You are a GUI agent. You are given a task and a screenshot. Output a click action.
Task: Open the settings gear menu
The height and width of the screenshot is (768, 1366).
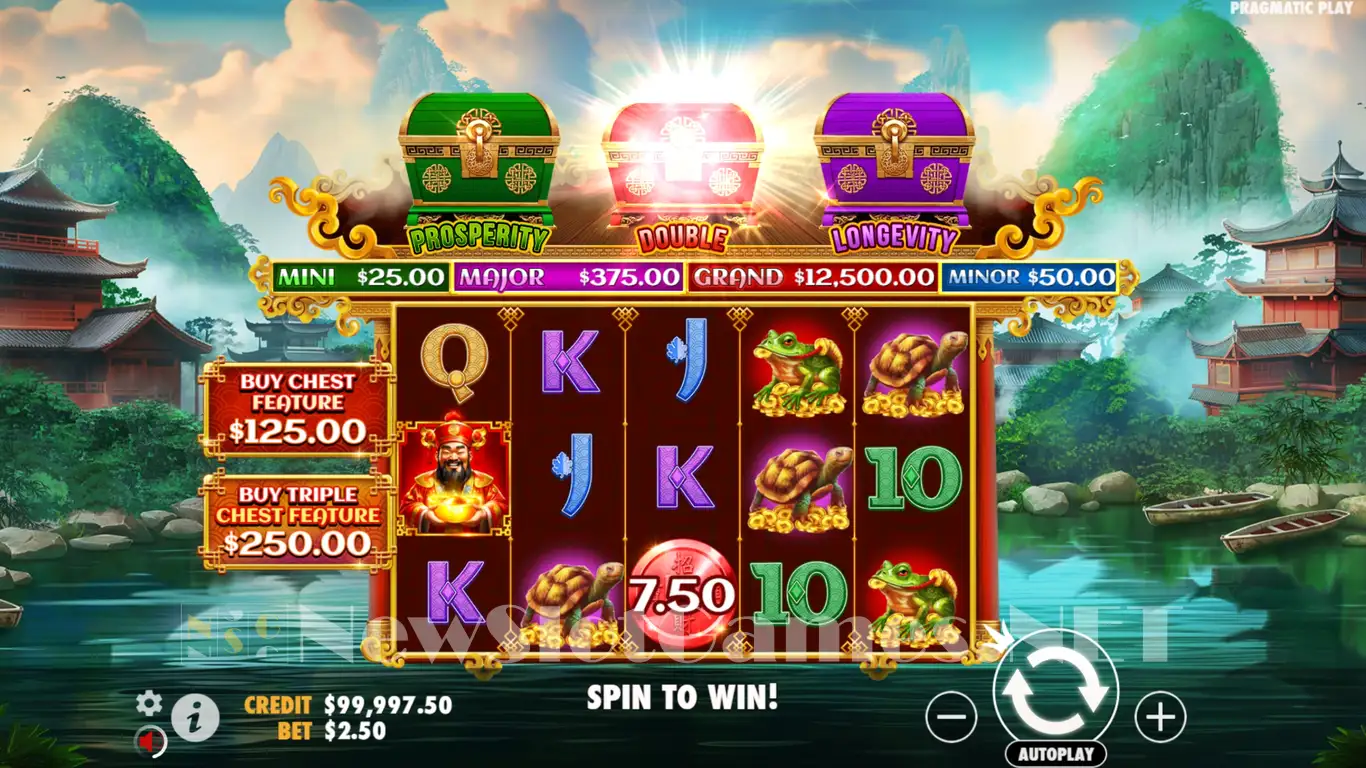pyautogui.click(x=149, y=703)
